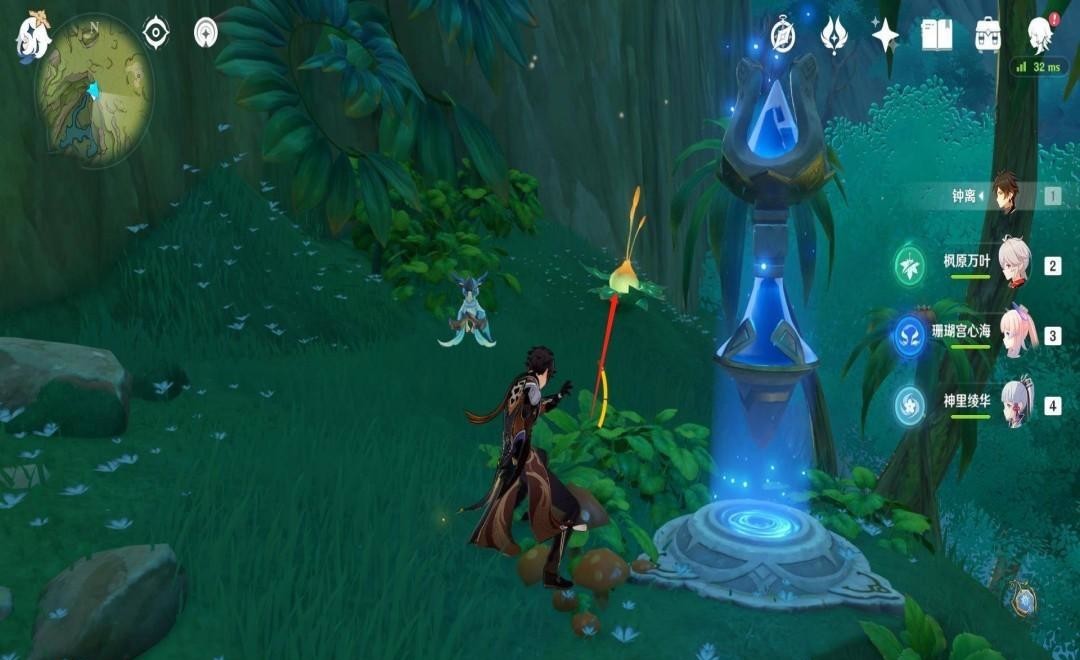Use the gadget icon in bottom-right corner
1080x660 pixels.
coord(1023,598)
